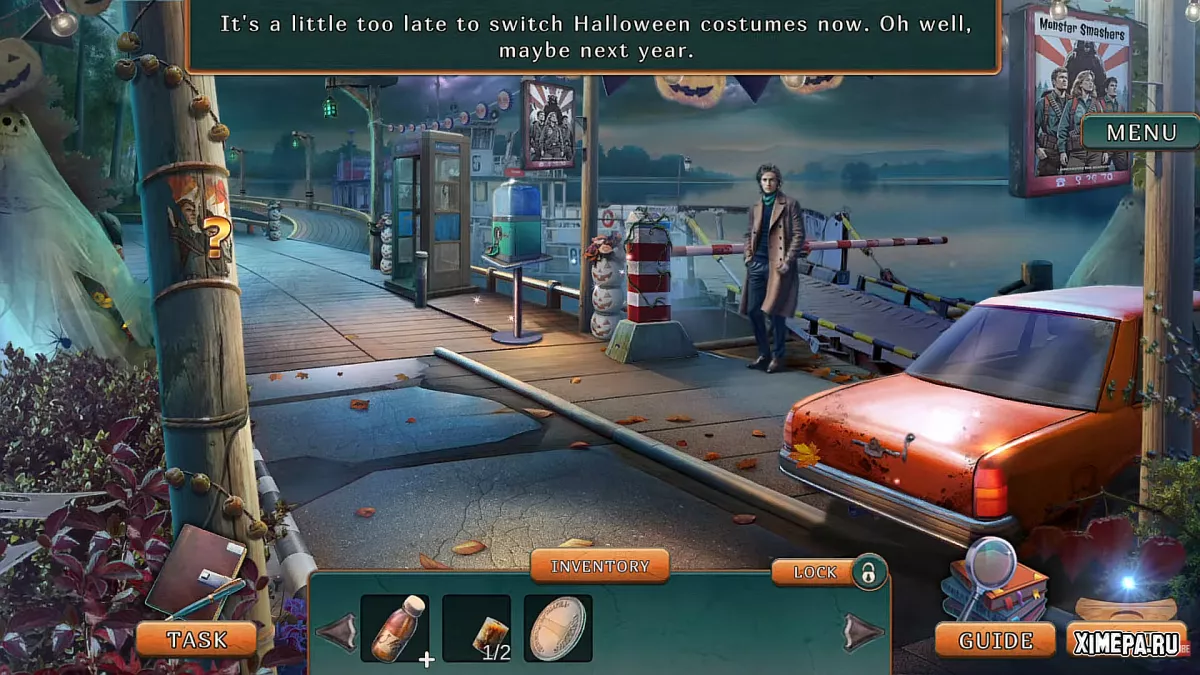Click the INVENTORY header button
The height and width of the screenshot is (675, 1200).
600,566
